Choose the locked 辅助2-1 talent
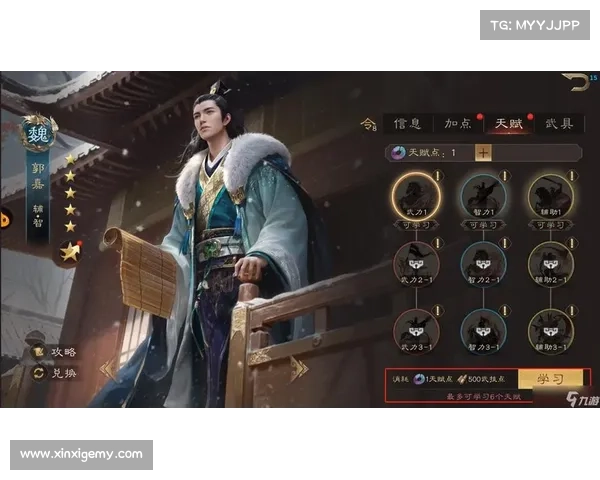This screenshot has width=600, height=480. [x=550, y=262]
